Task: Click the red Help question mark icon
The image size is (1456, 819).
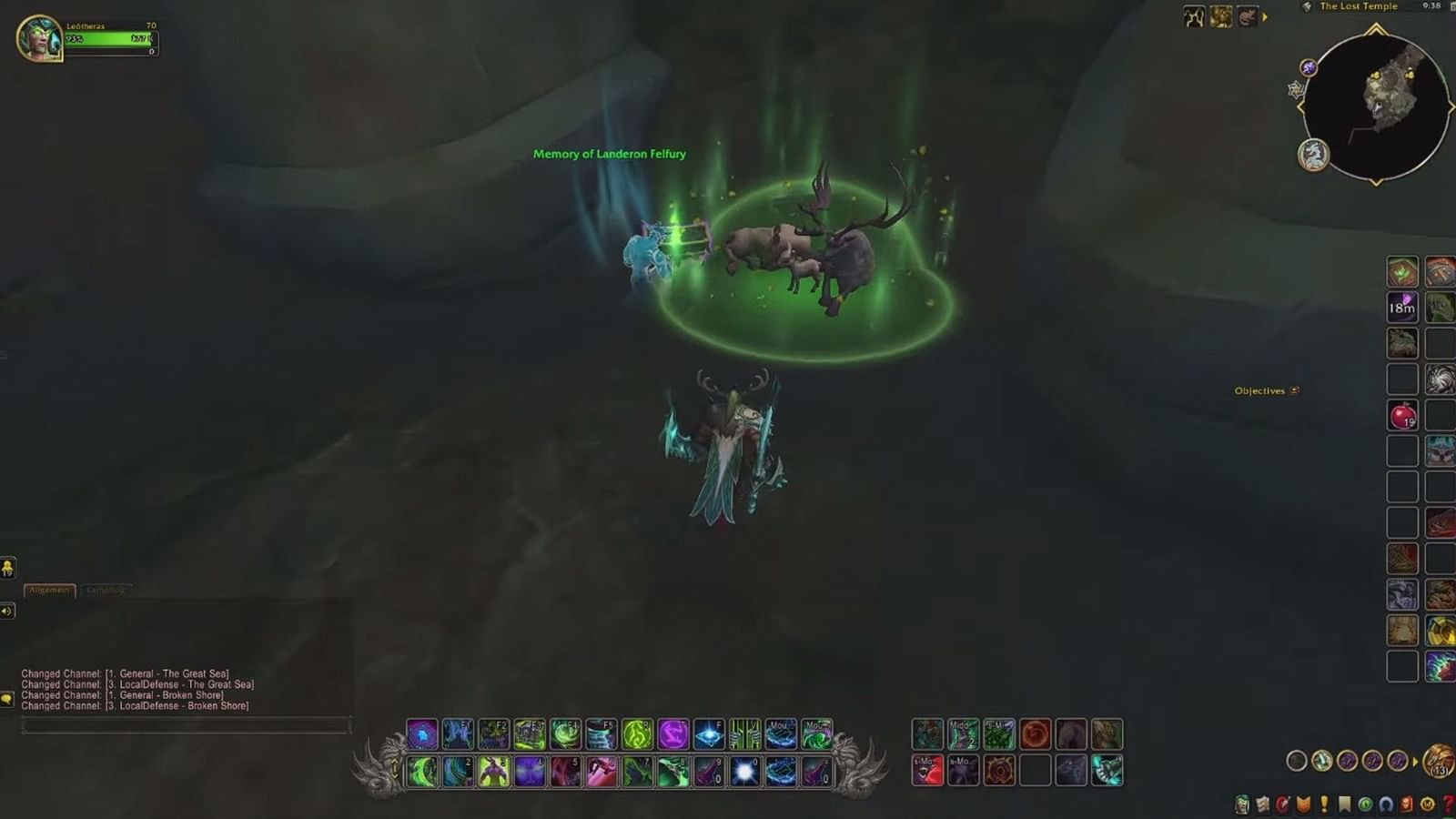Action: [1448, 804]
